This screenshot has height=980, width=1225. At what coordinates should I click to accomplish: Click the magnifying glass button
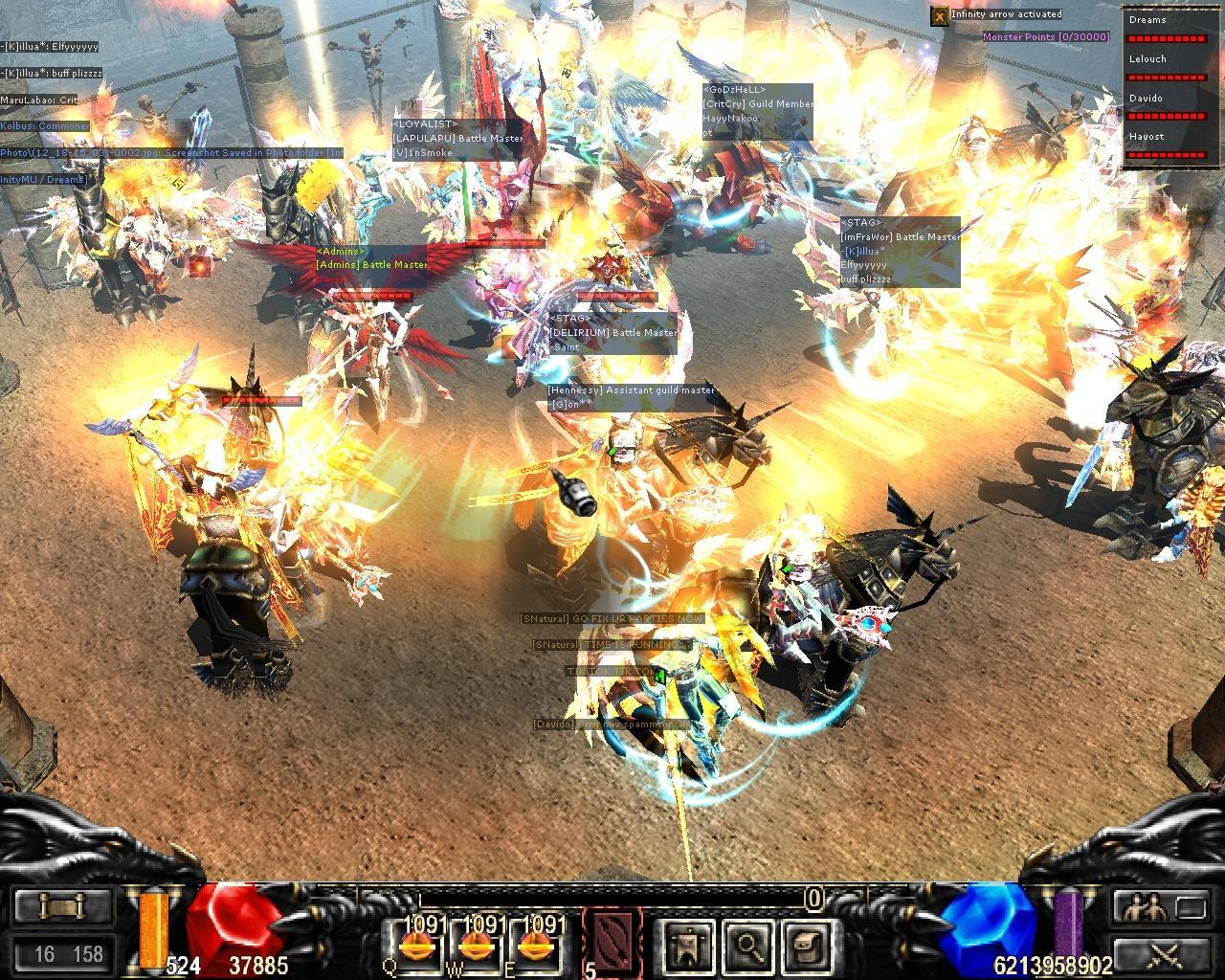(746, 945)
